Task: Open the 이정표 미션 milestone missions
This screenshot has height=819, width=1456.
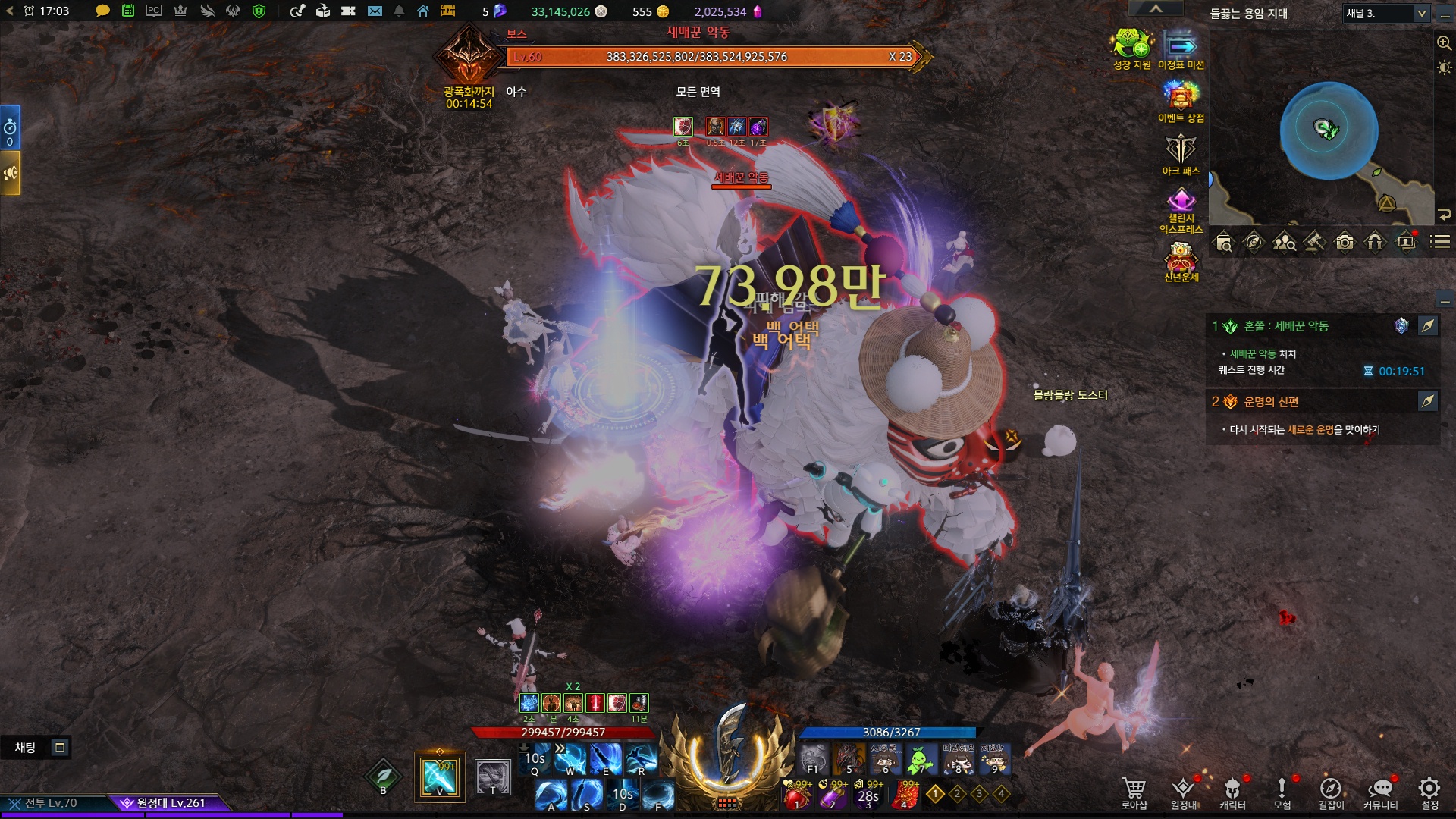Action: point(1181,49)
